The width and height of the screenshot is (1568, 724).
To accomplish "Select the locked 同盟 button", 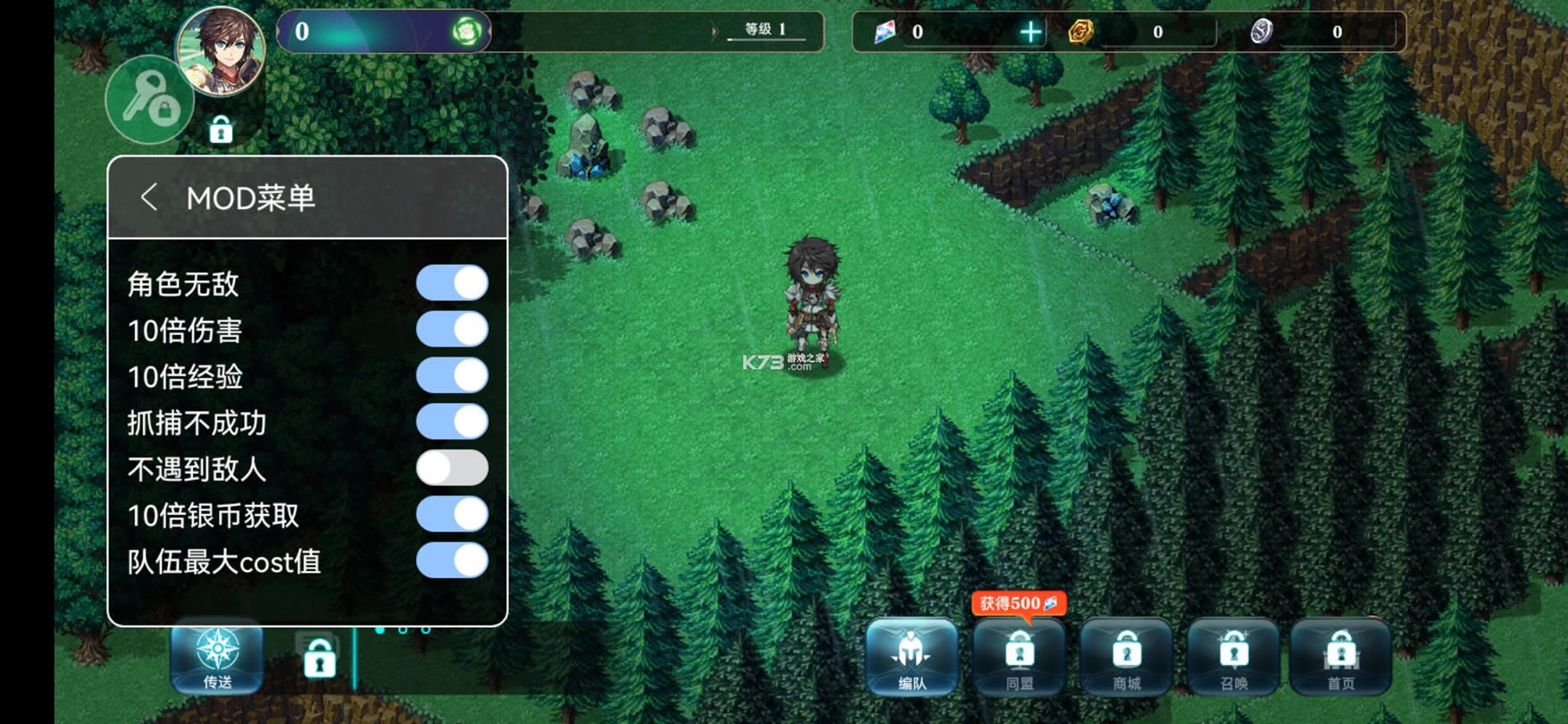I will click(1019, 658).
